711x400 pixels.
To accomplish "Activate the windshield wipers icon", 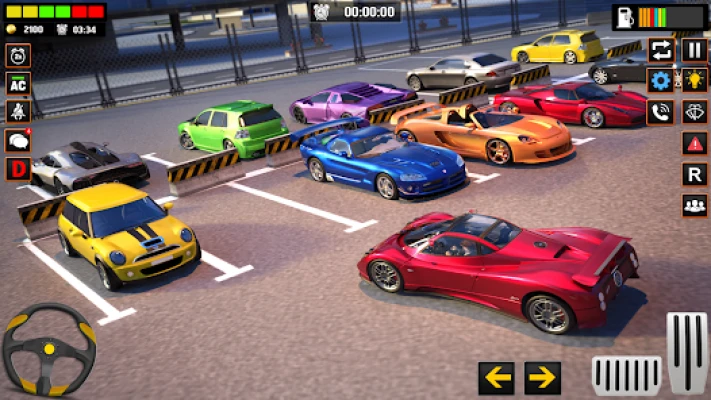I will pos(694,112).
